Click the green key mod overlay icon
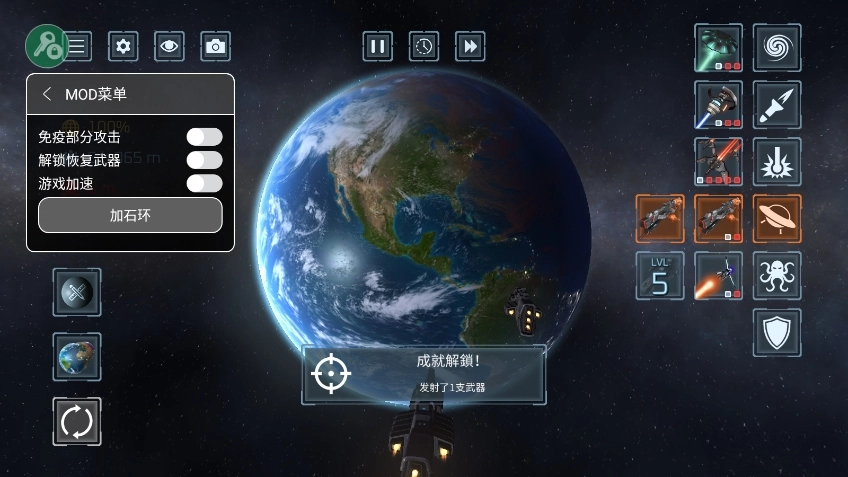Image resolution: width=848 pixels, height=477 pixels. 46,43
